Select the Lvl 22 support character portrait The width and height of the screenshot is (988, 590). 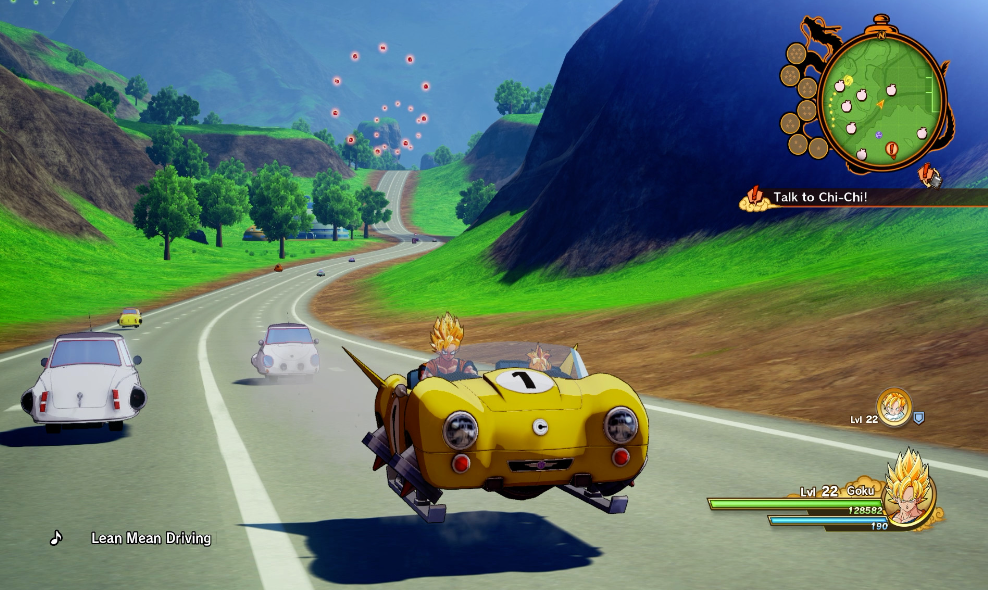(x=894, y=406)
